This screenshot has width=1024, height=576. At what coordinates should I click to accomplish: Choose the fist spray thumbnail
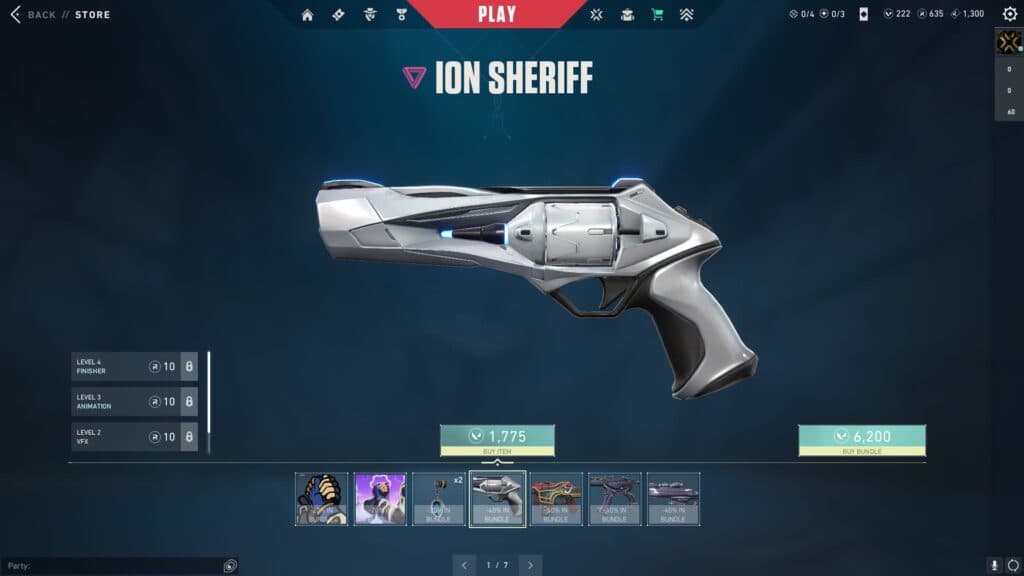click(x=322, y=499)
